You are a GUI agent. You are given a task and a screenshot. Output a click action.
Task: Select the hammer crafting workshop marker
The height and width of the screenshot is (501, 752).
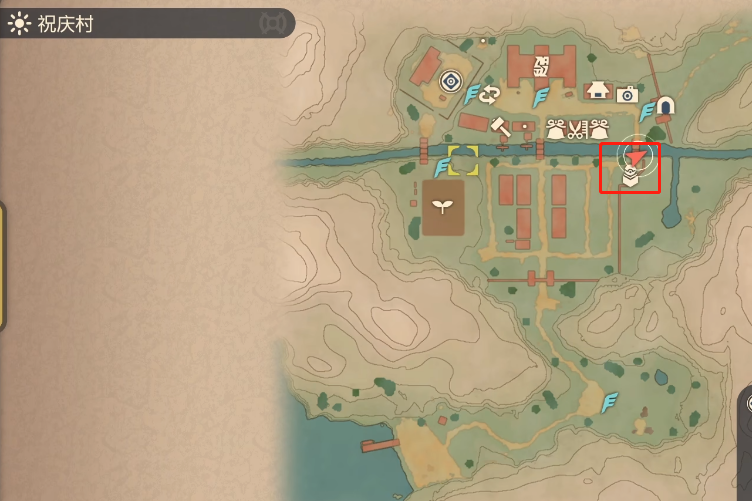pyautogui.click(x=499, y=126)
